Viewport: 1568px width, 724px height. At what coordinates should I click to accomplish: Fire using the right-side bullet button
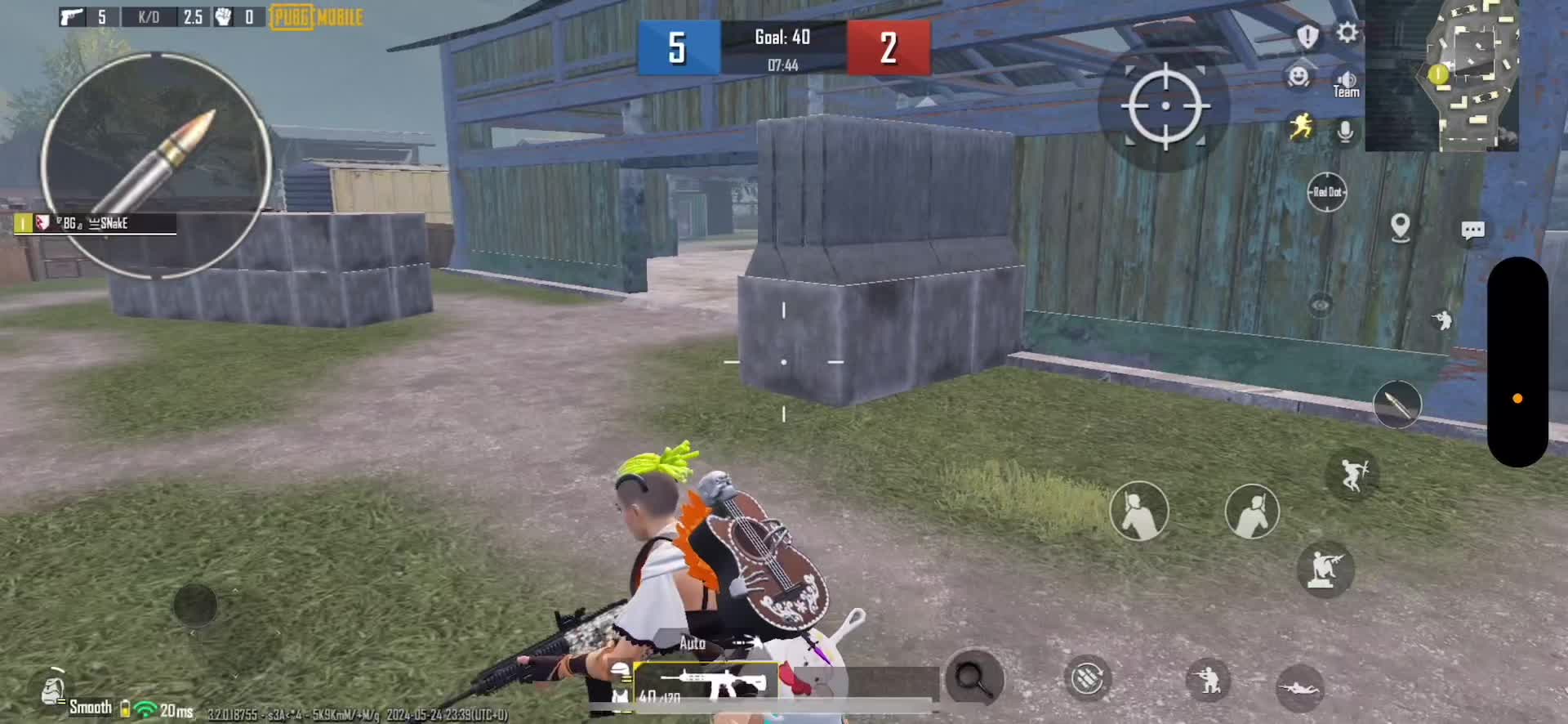tap(1397, 404)
